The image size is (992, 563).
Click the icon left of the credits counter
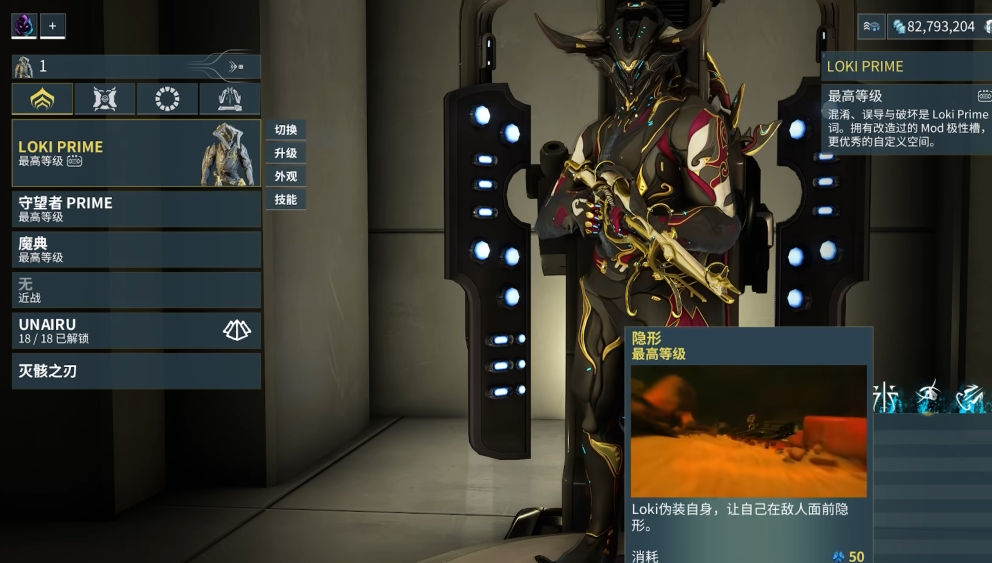tap(871, 26)
